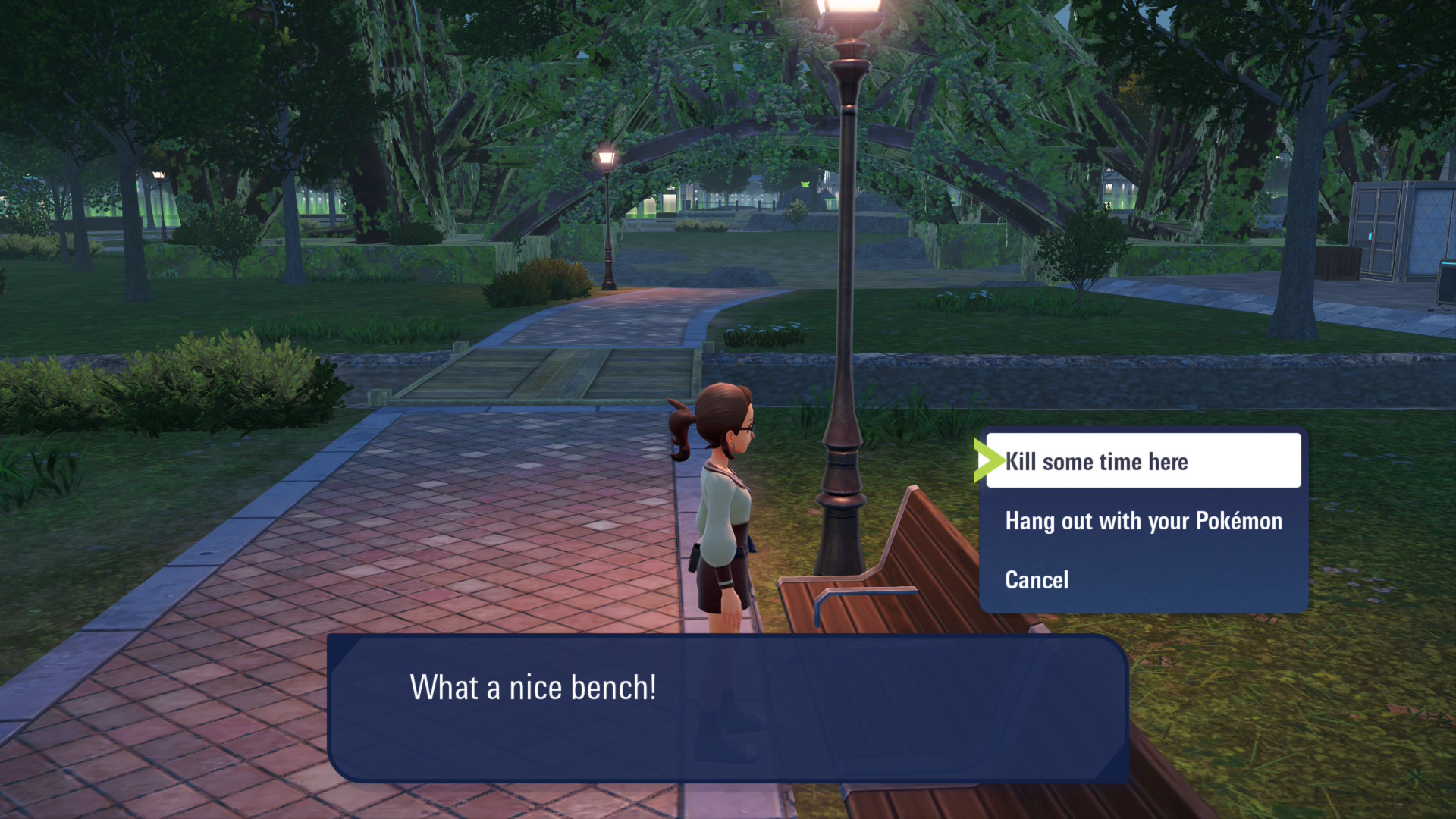The image size is (1456, 819).
Task: Cancel the bench dialogue menu
Action: [1037, 580]
